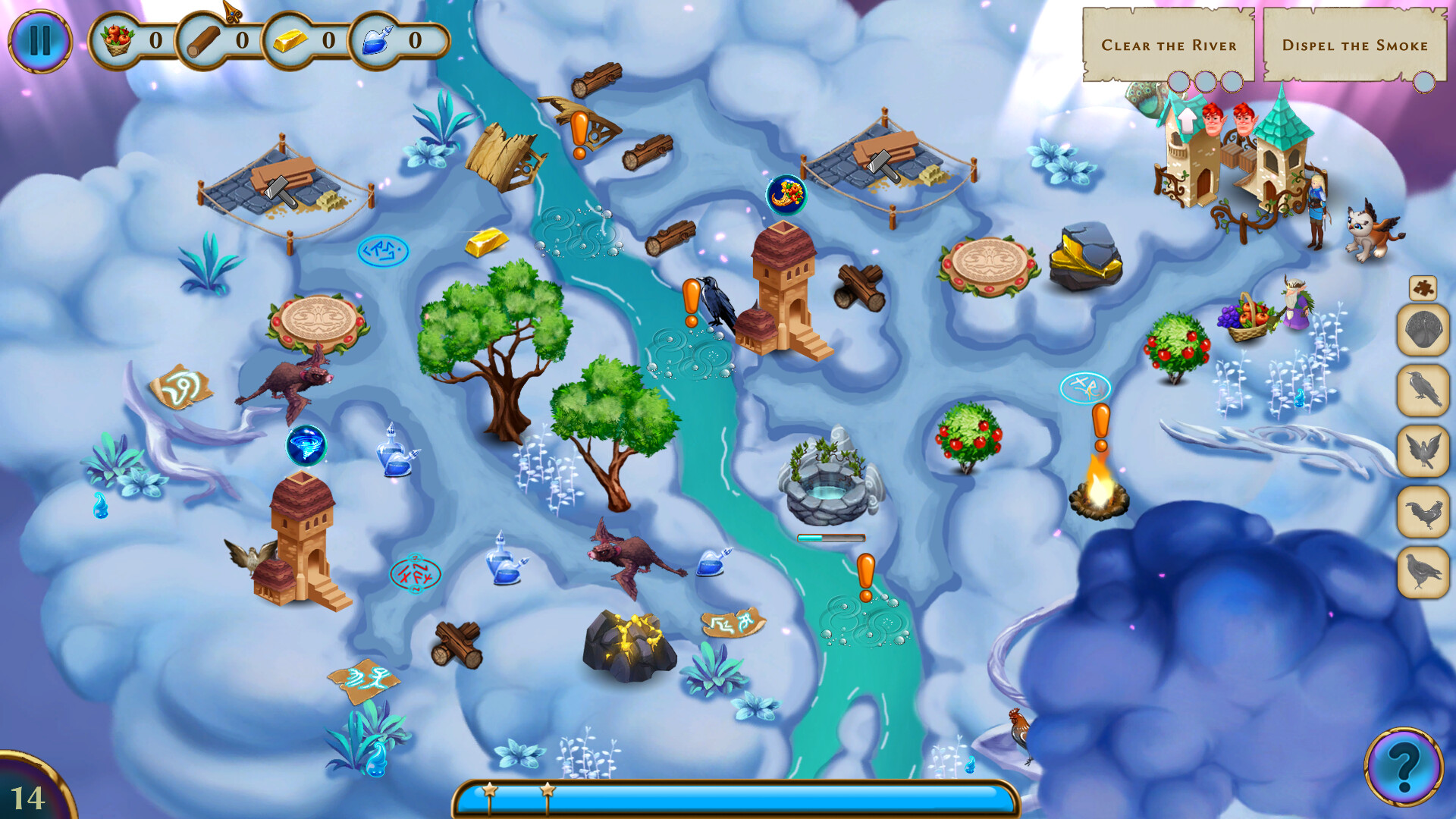Click the tornado bonus orb near the tower

306,446
